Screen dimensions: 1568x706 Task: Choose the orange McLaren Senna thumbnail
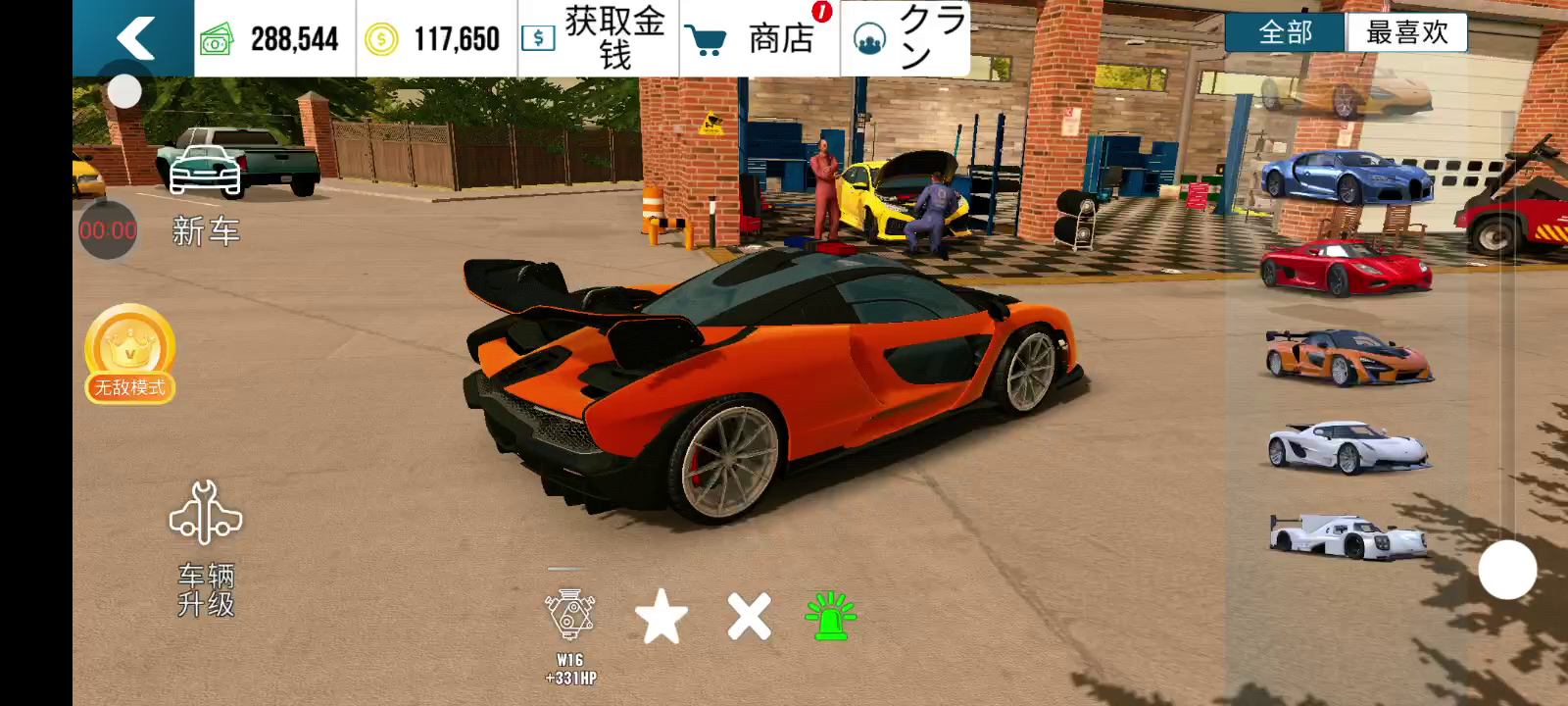1347,357
